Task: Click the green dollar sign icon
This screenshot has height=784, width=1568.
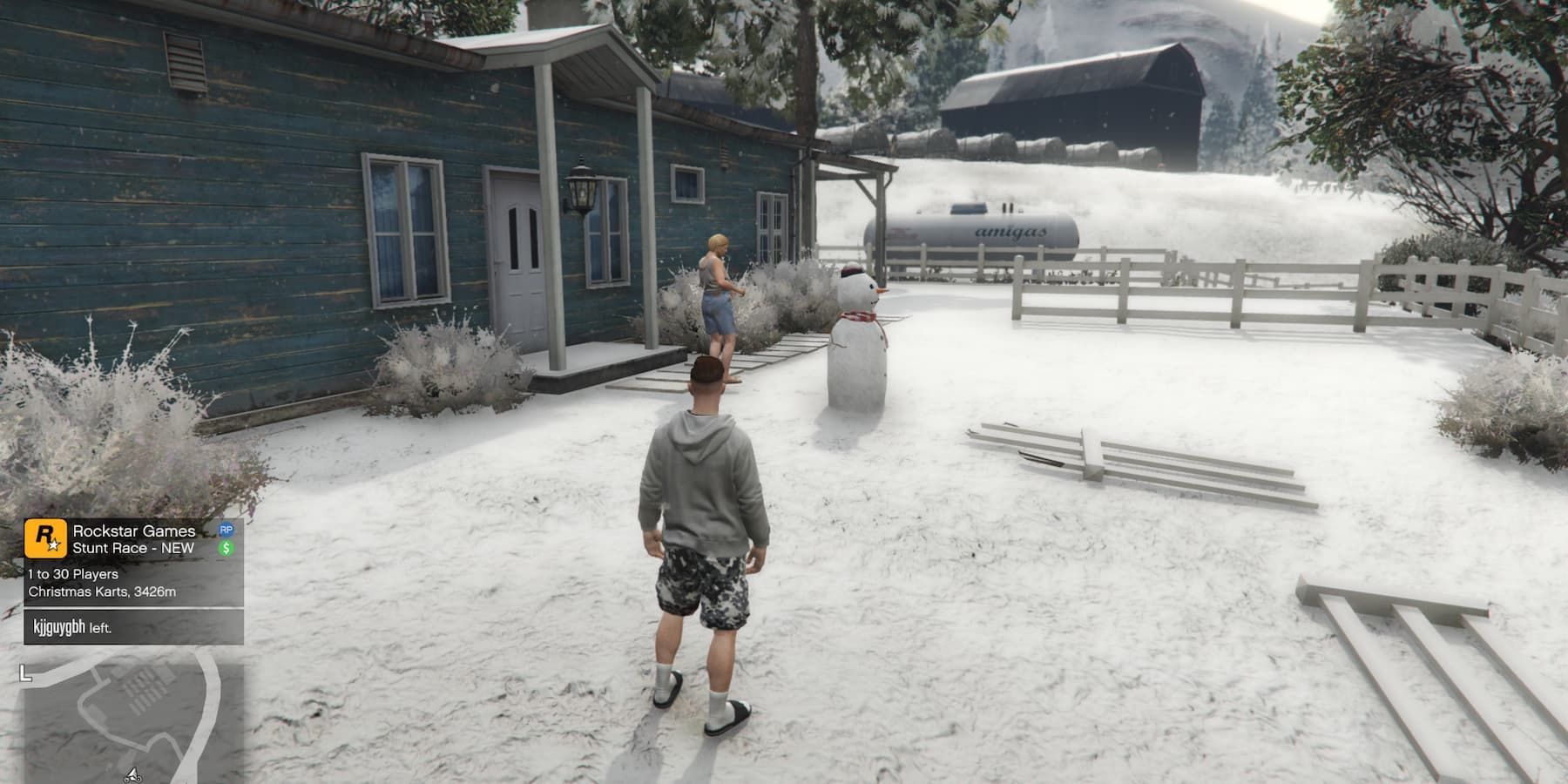Action: (x=226, y=549)
